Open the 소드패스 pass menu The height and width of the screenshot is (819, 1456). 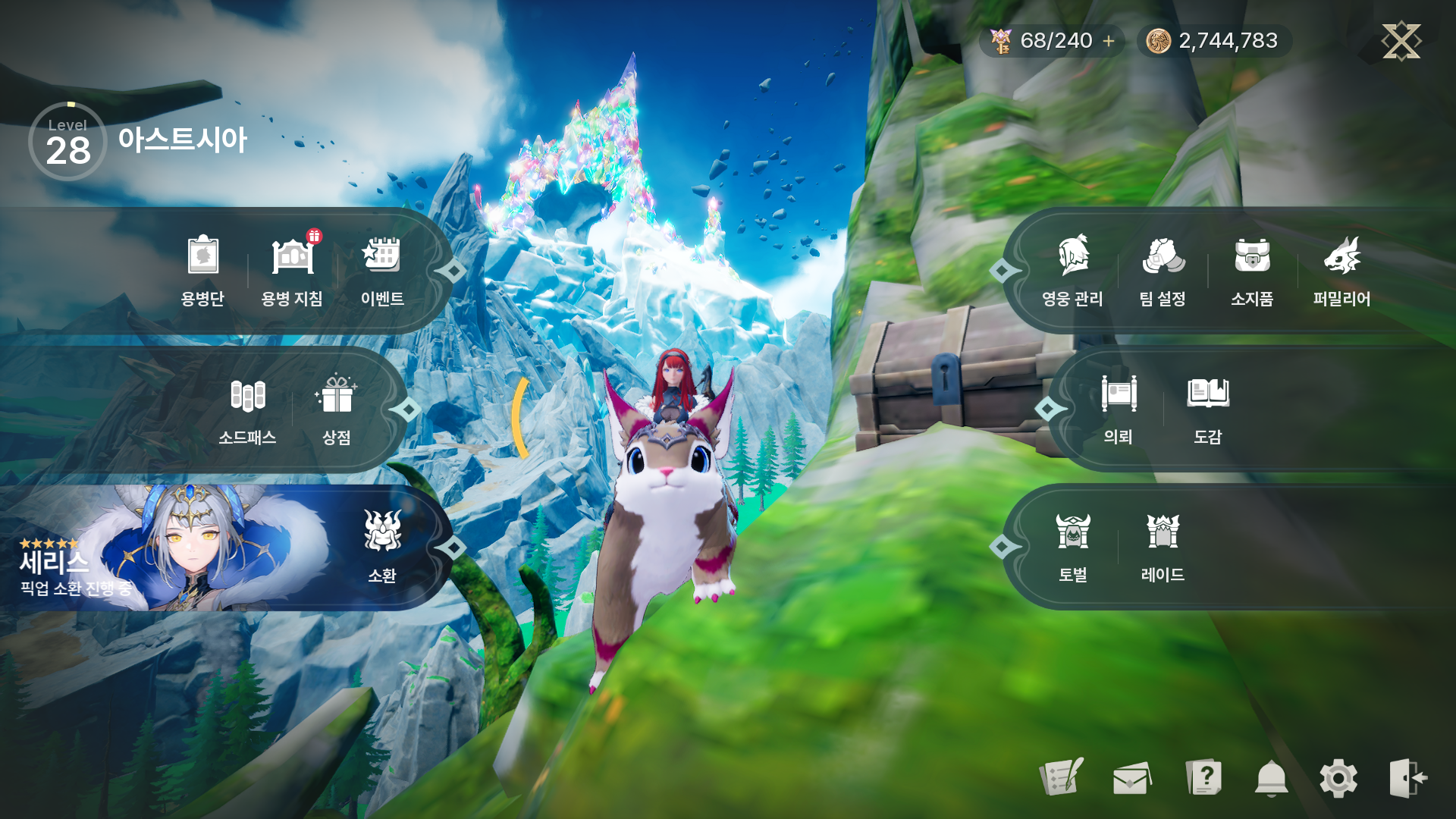pos(247,409)
